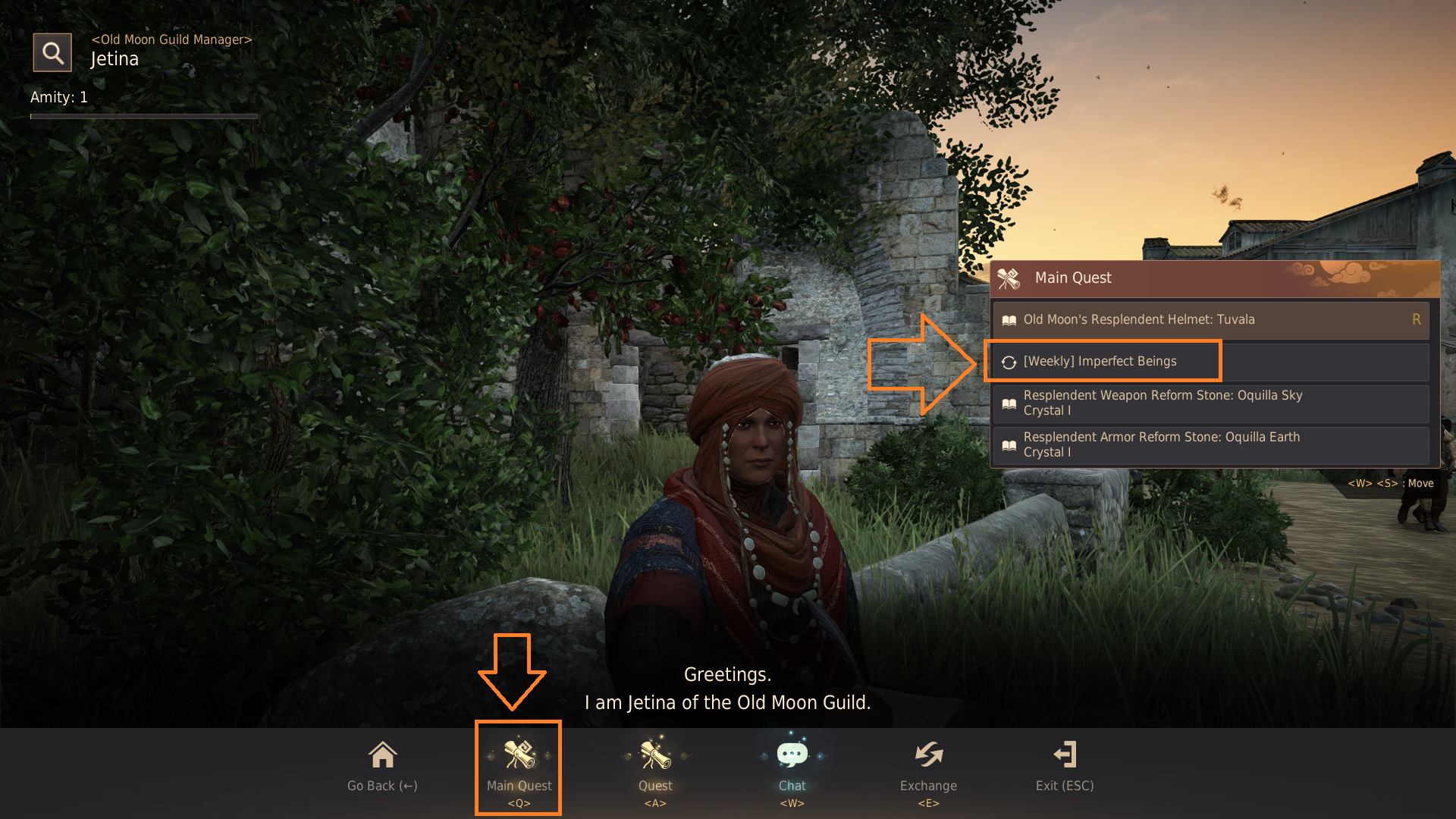Select the Main Quest scroll icon
1456x819 pixels.
[519, 755]
